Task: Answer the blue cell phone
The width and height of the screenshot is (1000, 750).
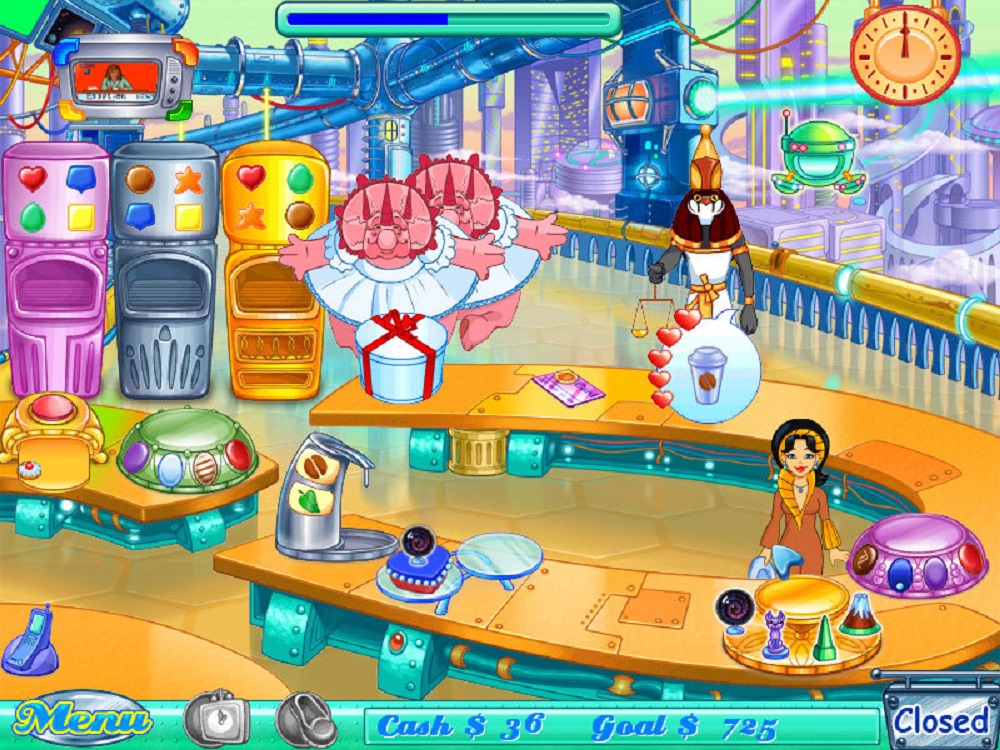Action: (28, 640)
